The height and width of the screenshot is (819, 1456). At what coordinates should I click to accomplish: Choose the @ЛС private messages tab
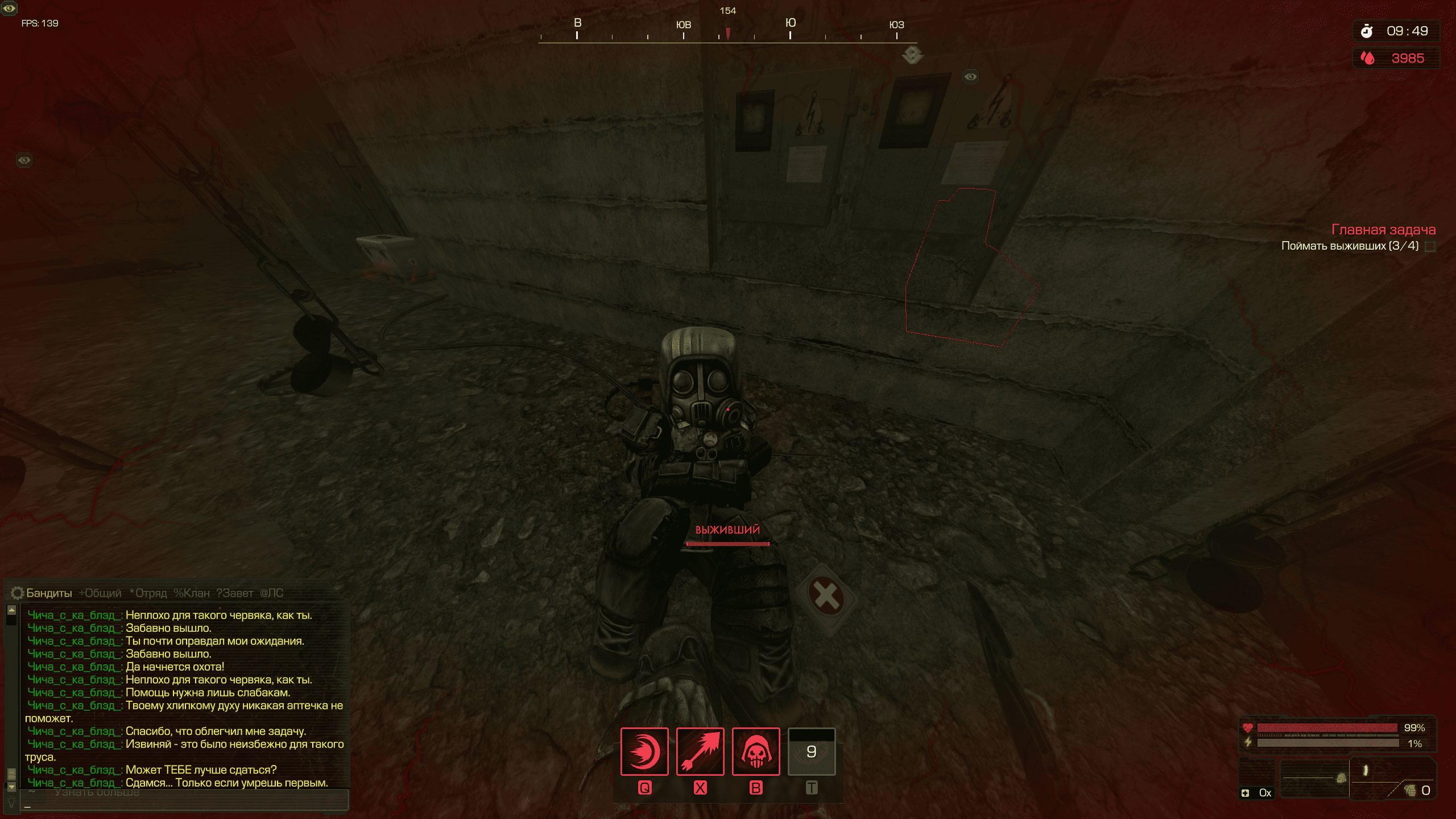(x=272, y=593)
